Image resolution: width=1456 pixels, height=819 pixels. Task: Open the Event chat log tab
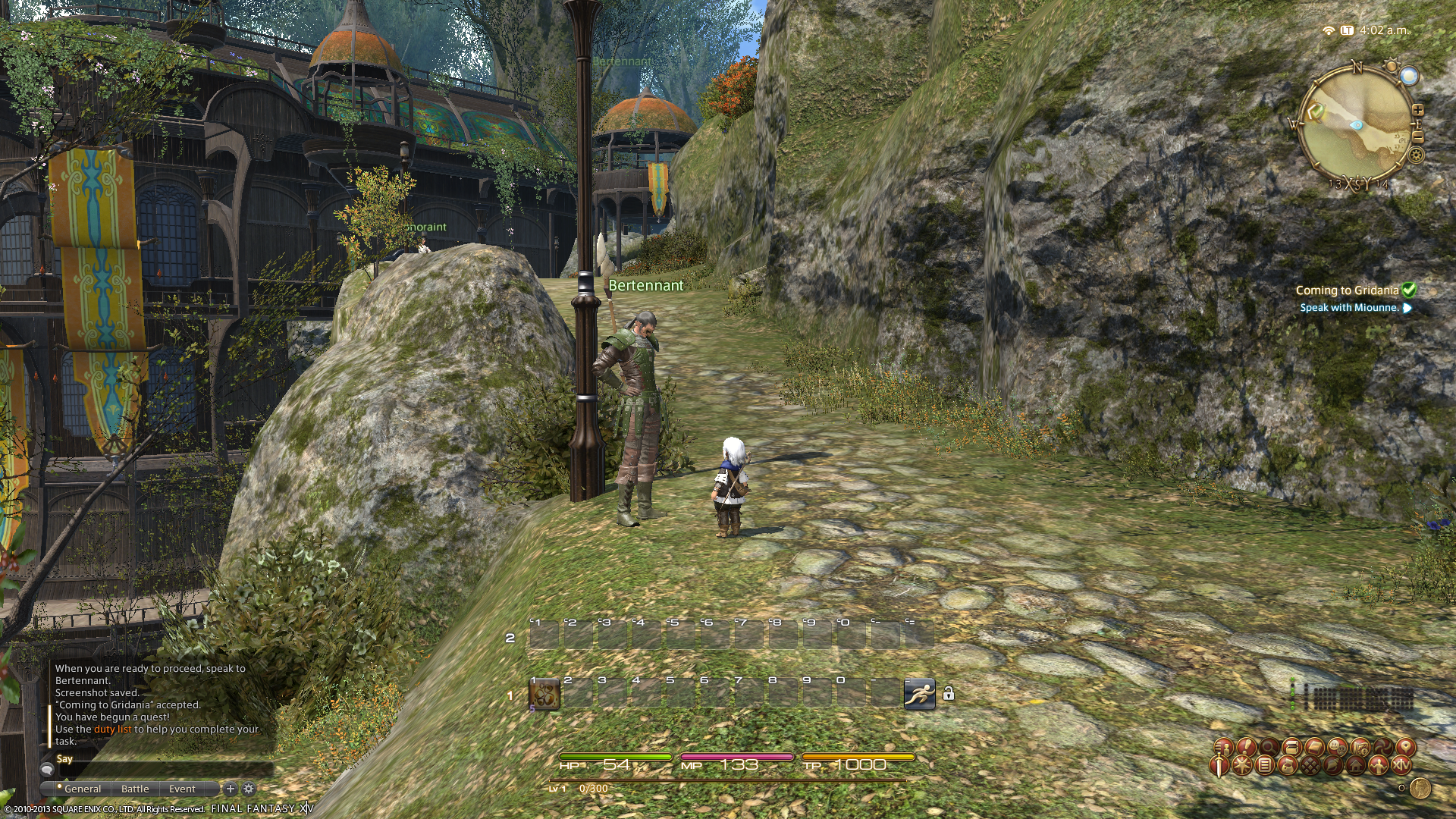click(x=182, y=789)
